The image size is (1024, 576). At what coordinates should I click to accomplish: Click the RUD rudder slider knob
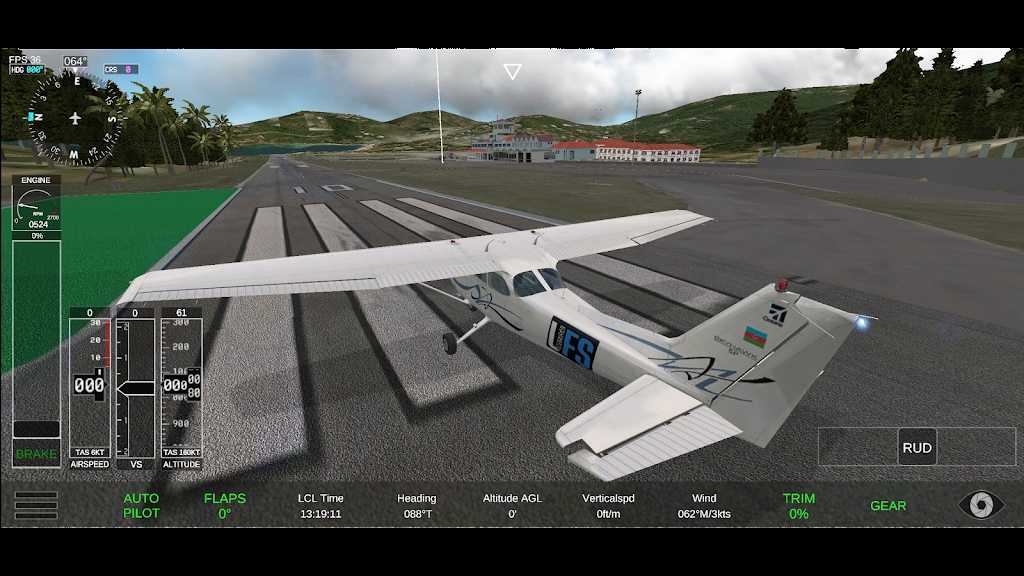pyautogui.click(x=917, y=447)
